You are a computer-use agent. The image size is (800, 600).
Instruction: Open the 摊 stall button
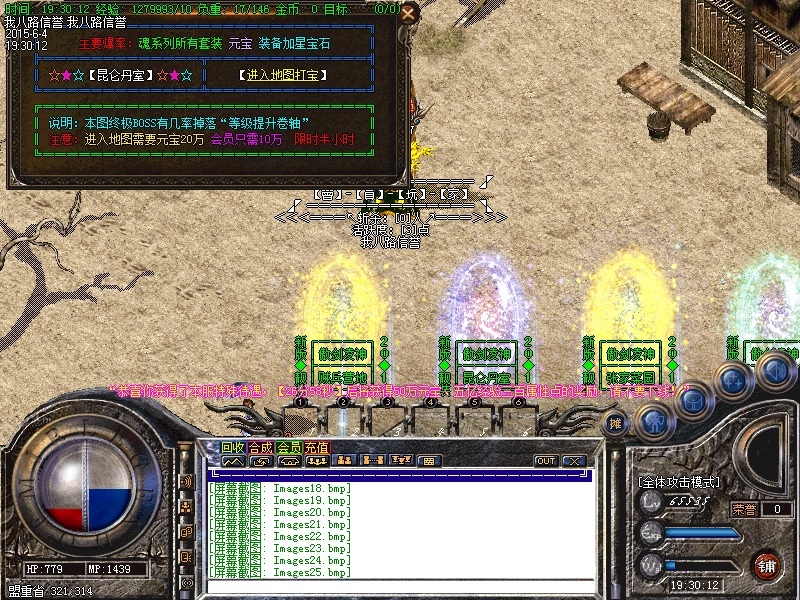click(617, 422)
